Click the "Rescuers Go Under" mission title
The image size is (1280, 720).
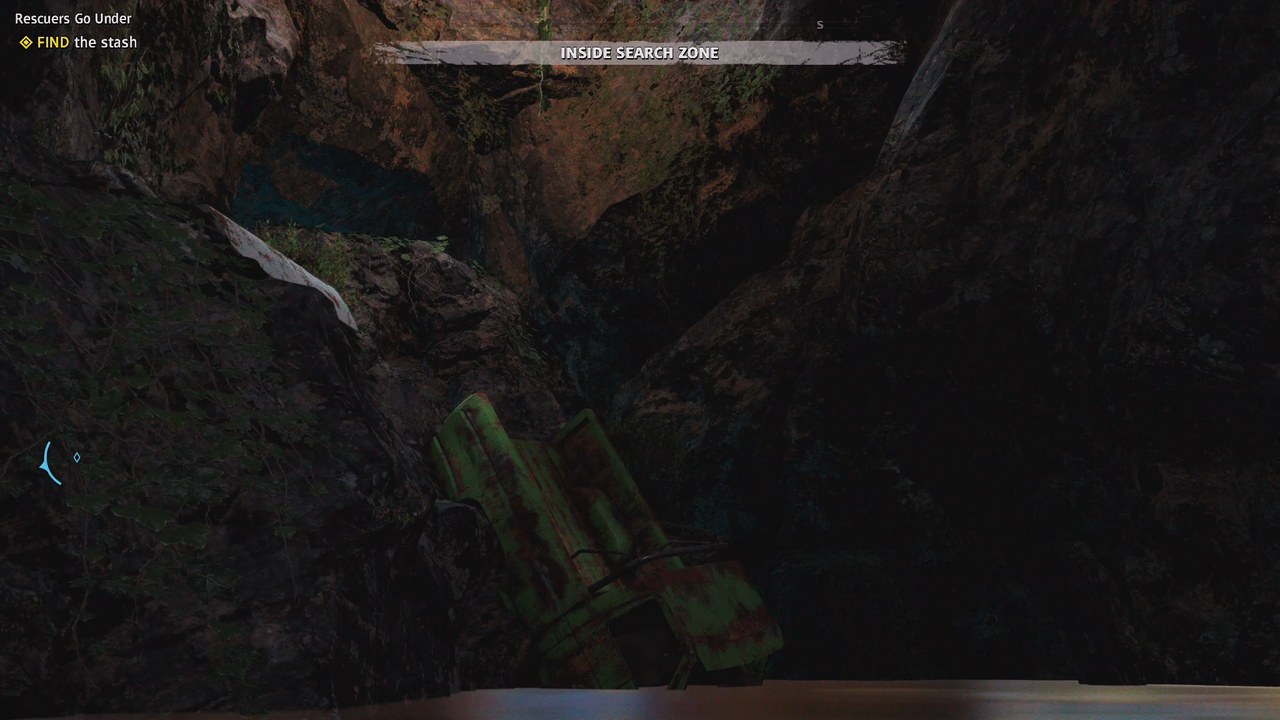[x=73, y=18]
